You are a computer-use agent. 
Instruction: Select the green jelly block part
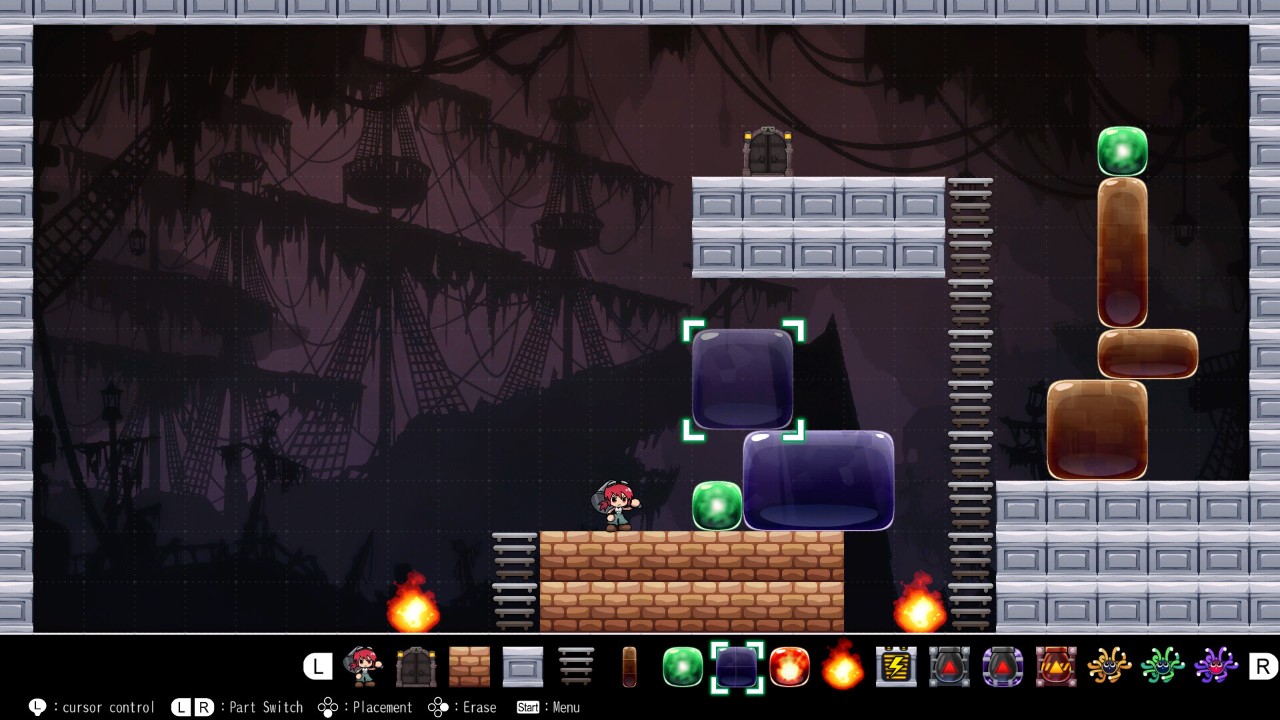[683, 666]
